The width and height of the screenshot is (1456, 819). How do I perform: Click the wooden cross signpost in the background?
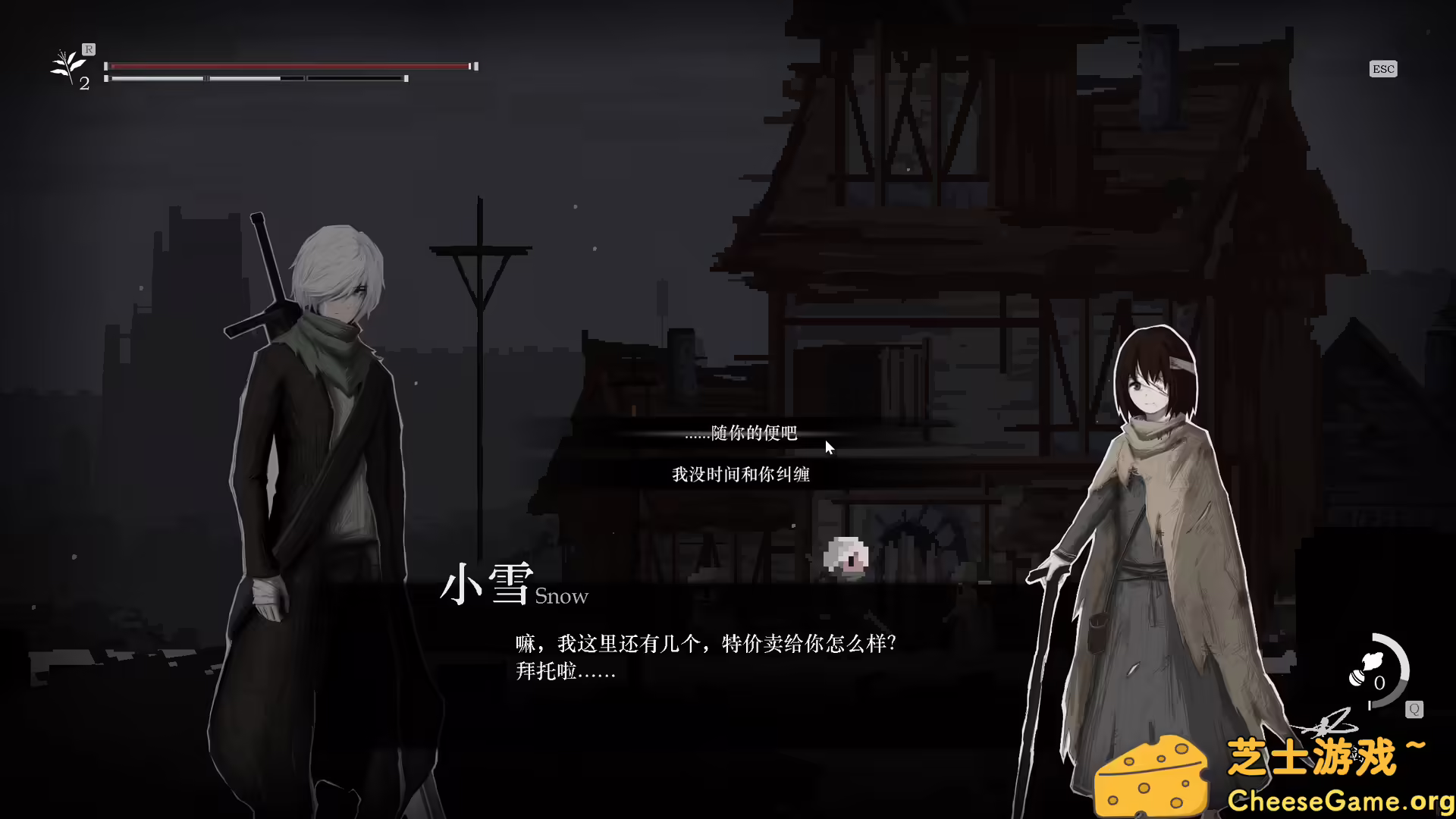[x=480, y=250]
